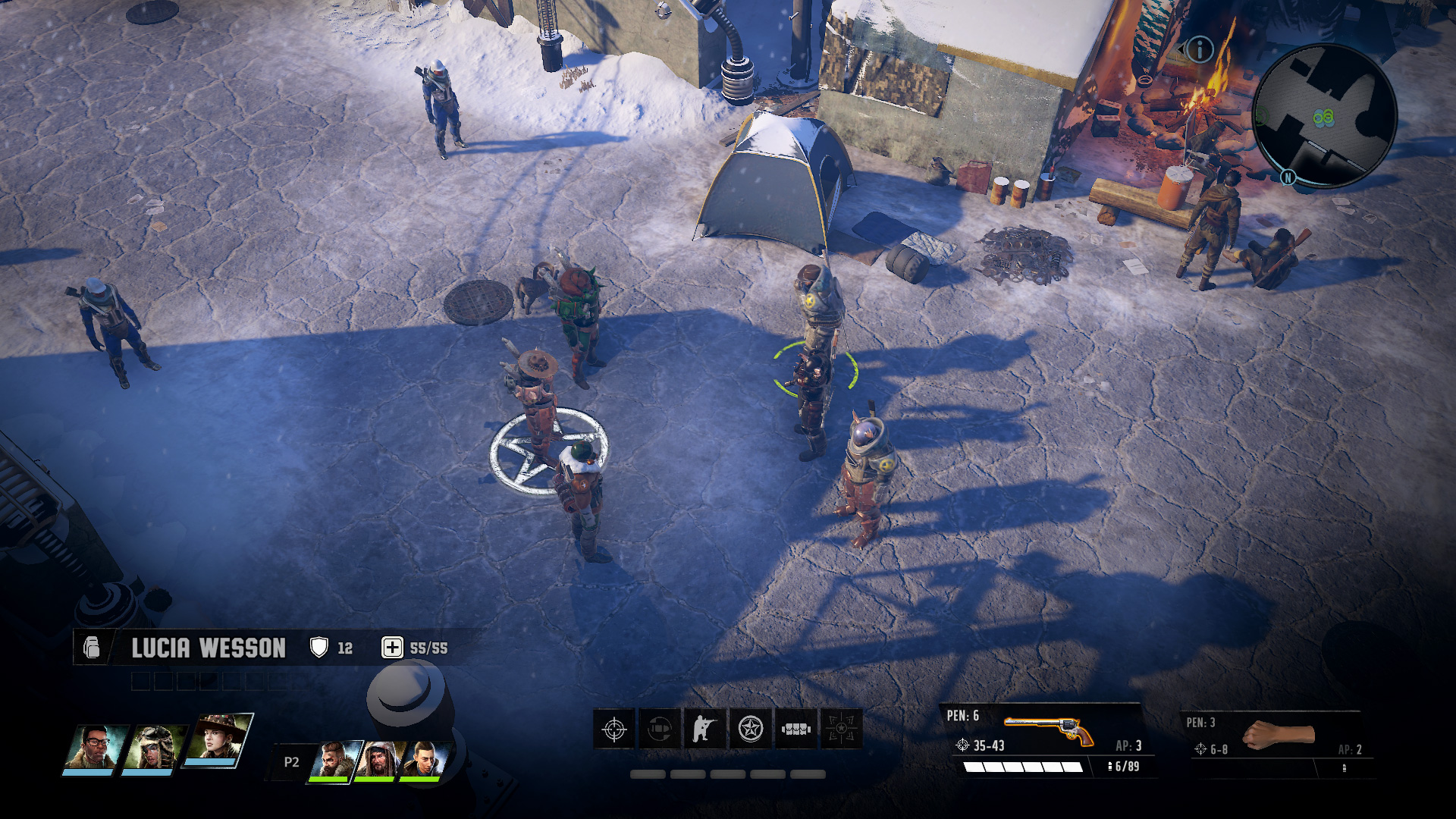Equip the revolver weapon slot

[1050, 732]
